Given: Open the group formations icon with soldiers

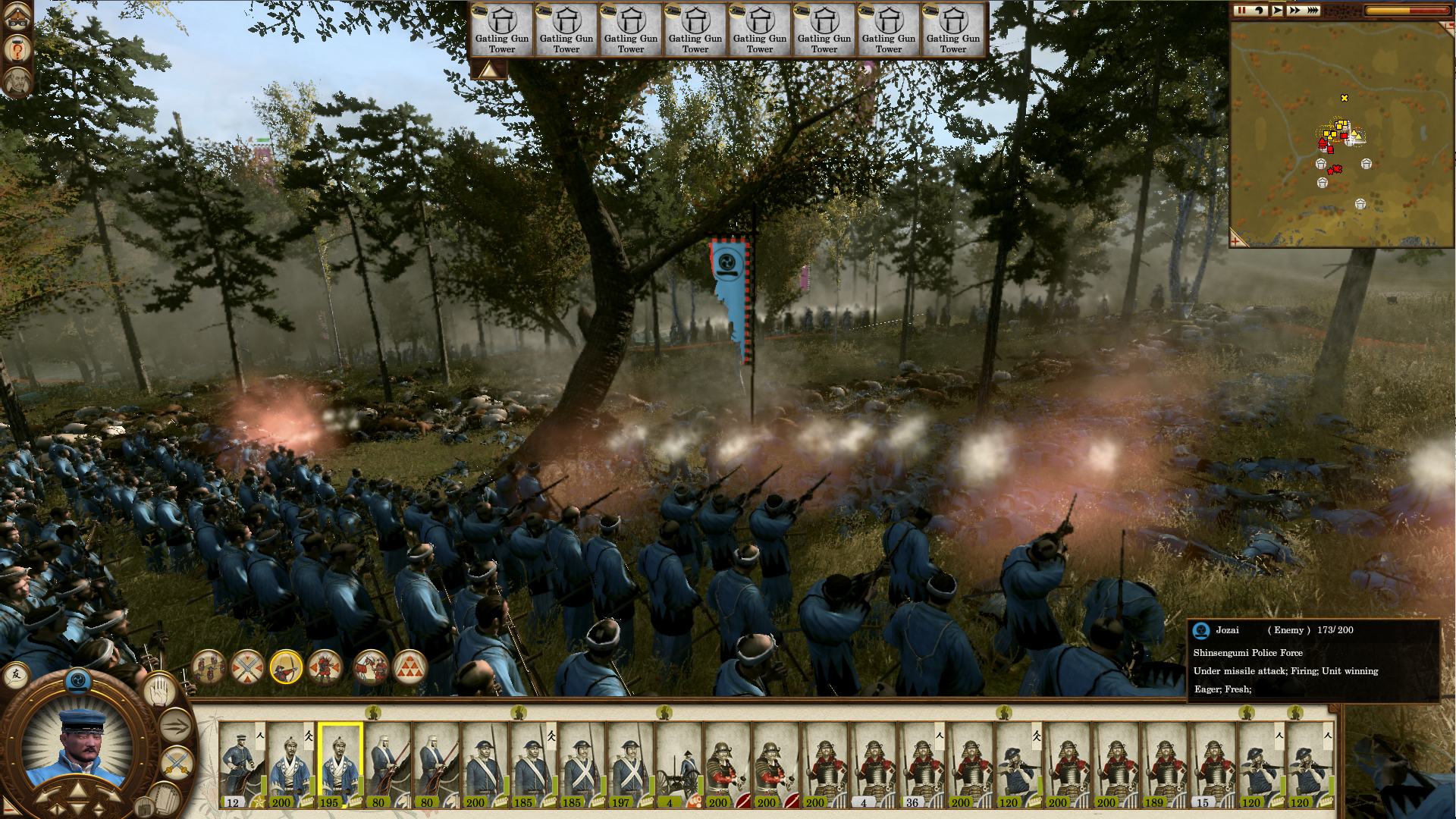Looking at the screenshot, I should [209, 667].
